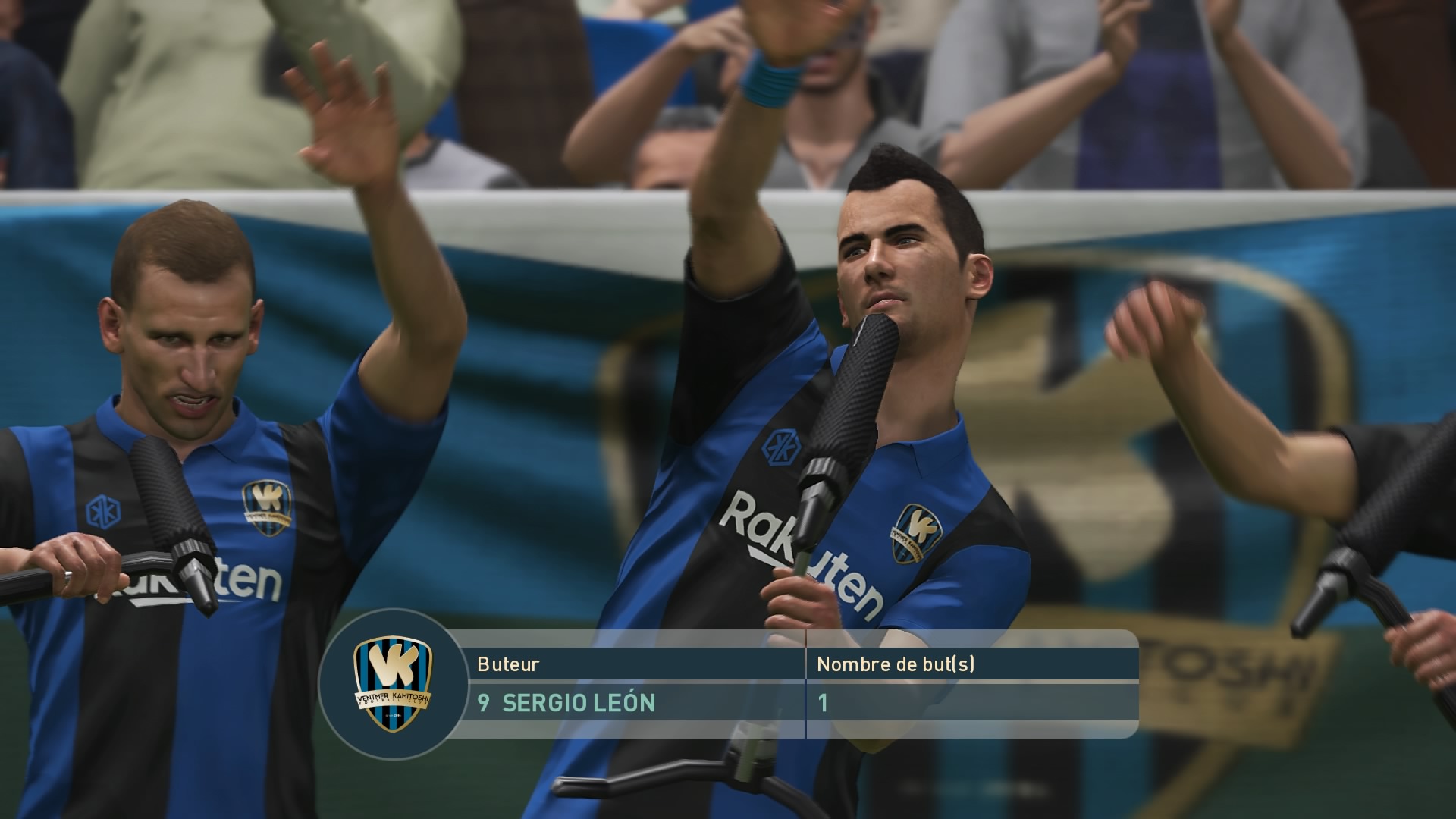Image resolution: width=1456 pixels, height=819 pixels.
Task: Click the Ventmer Kamitoshi crest in scorer panel
Action: (393, 685)
